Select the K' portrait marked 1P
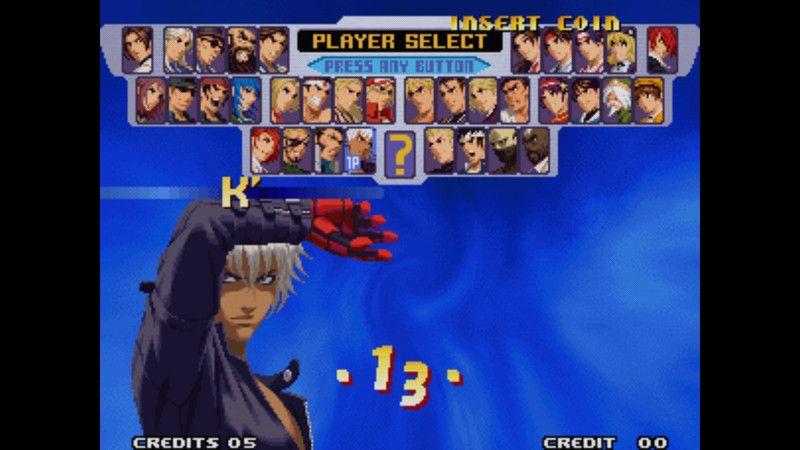The image size is (800, 450). pyautogui.click(x=360, y=150)
